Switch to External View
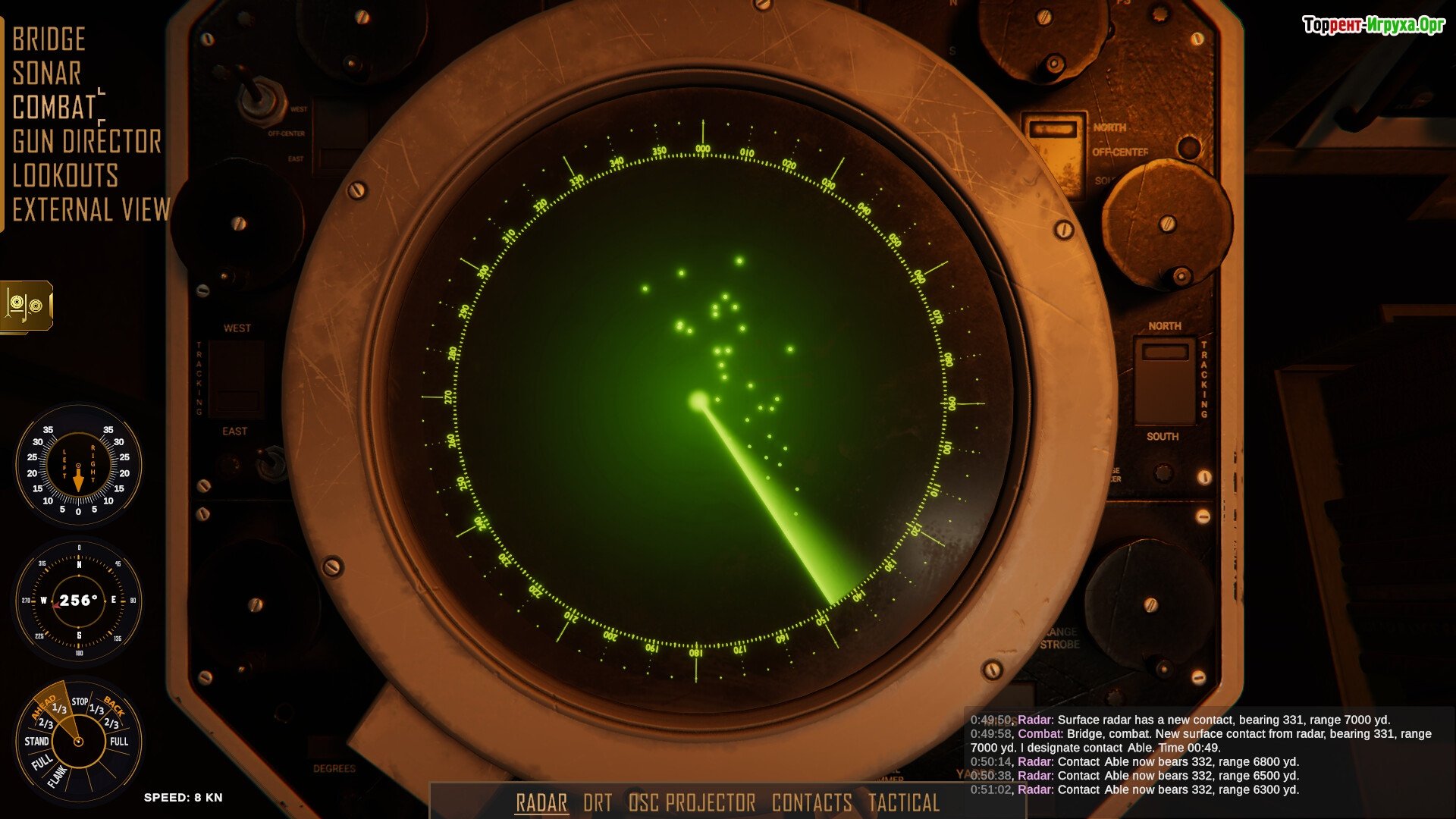The image size is (1456, 819). coord(91,210)
